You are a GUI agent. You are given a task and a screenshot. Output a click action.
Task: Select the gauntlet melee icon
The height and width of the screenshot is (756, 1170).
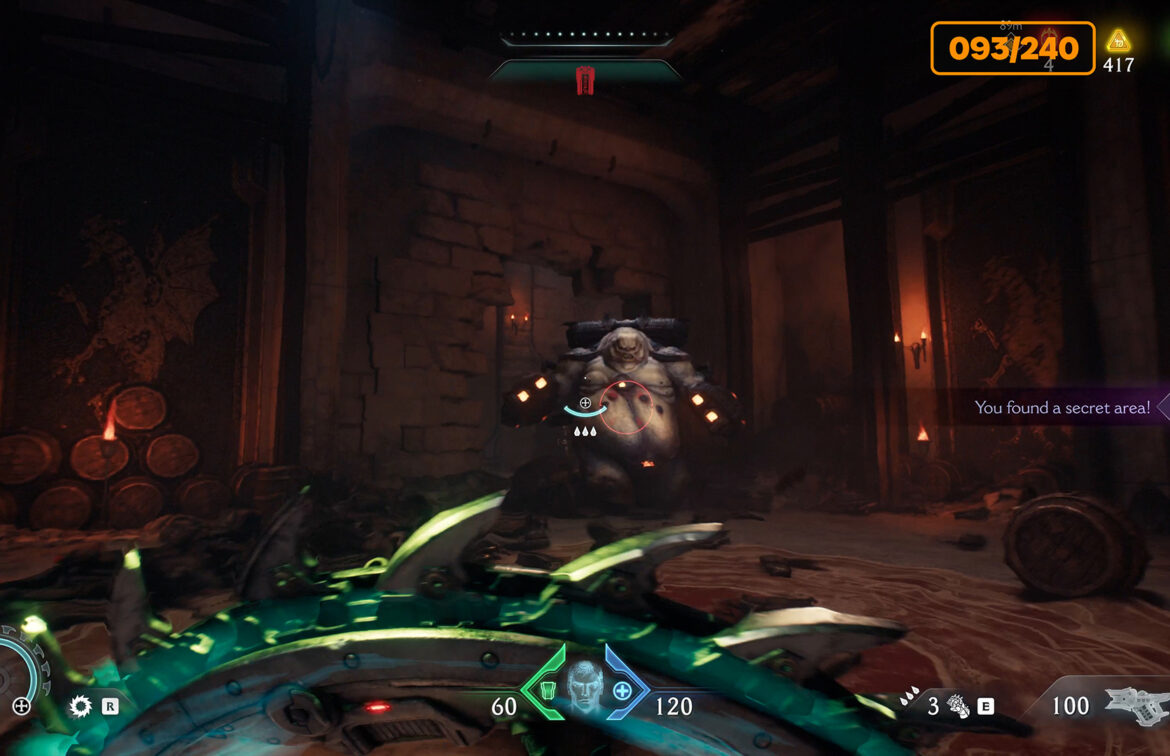pos(957,707)
